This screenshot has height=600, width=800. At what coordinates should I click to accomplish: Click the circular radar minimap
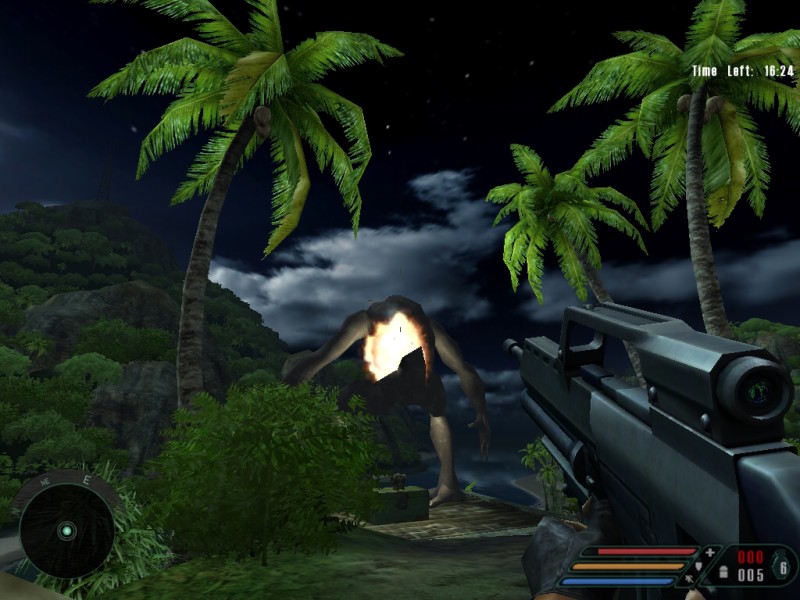[x=66, y=528]
